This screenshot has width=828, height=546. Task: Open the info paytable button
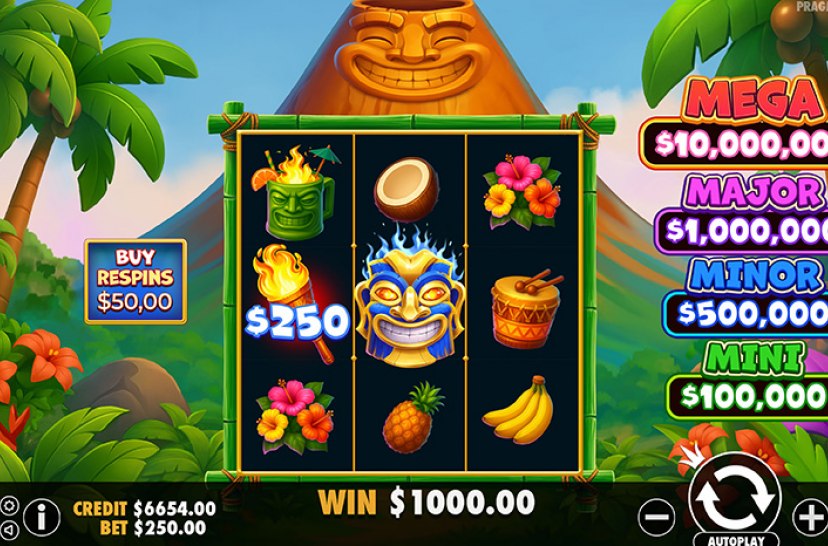tap(41, 516)
